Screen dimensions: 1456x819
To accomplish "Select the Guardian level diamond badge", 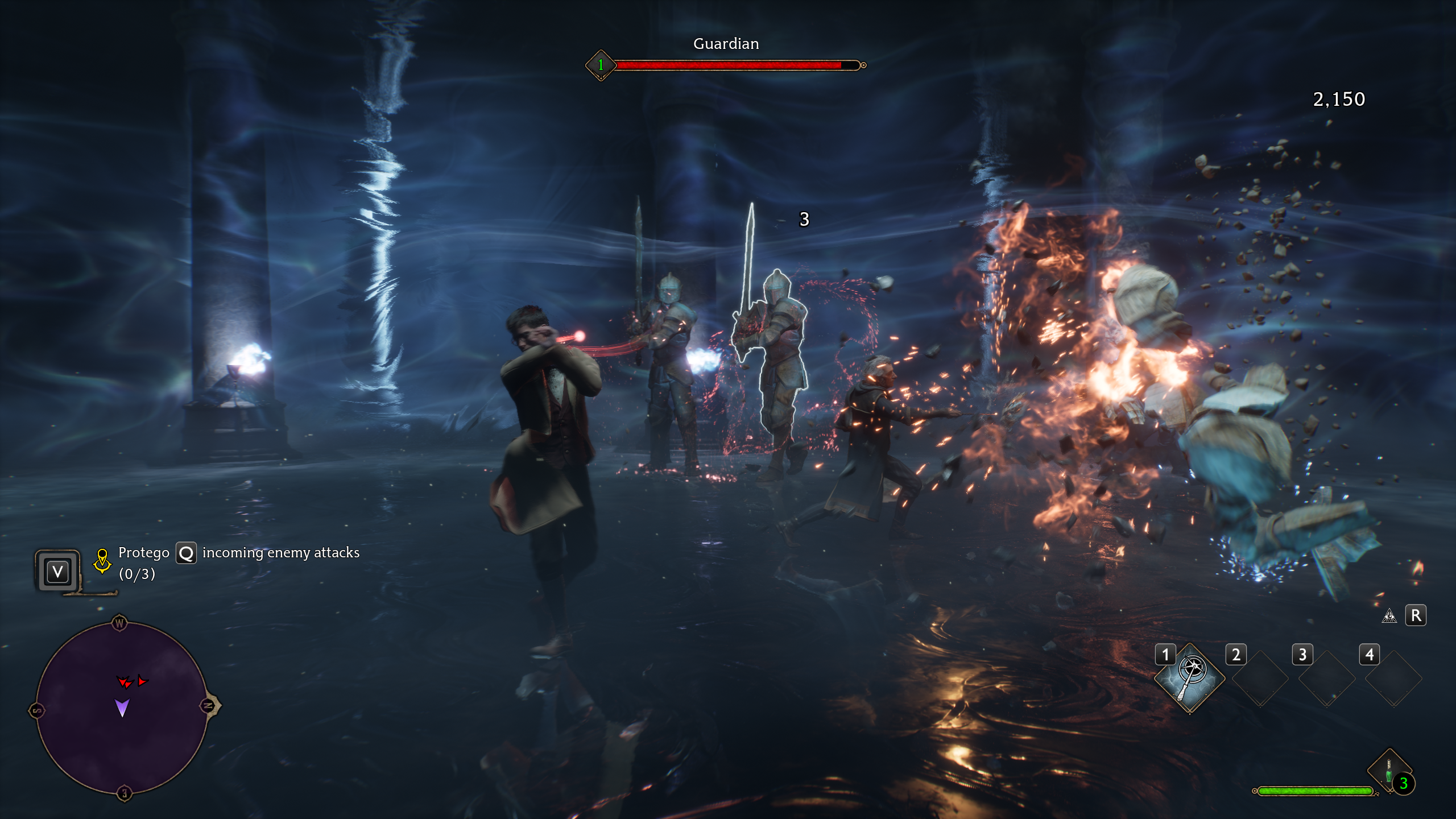I will tap(601, 65).
